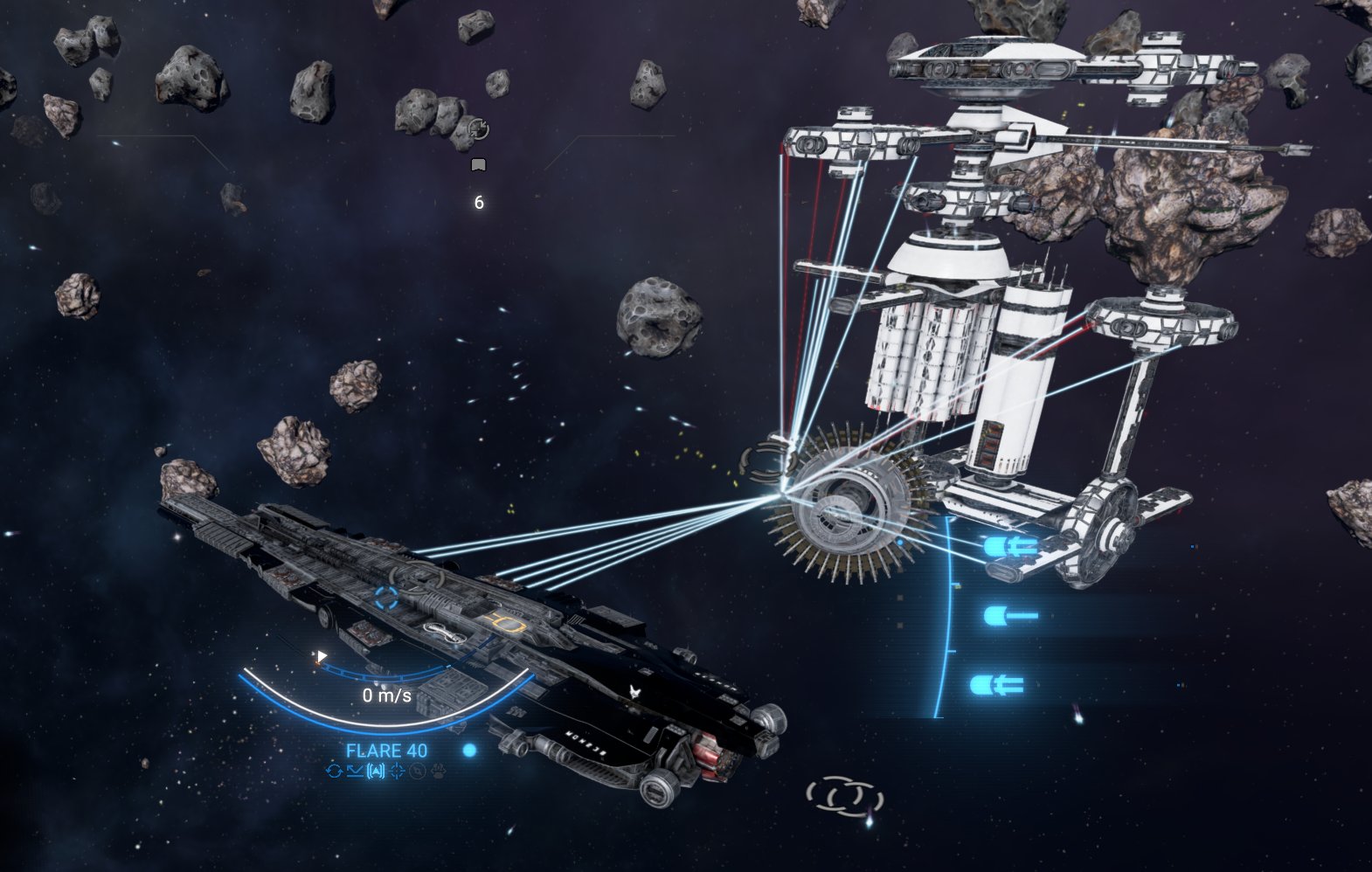
Task: Click the greyed-out compass icon
Action: pyautogui.click(x=418, y=771)
